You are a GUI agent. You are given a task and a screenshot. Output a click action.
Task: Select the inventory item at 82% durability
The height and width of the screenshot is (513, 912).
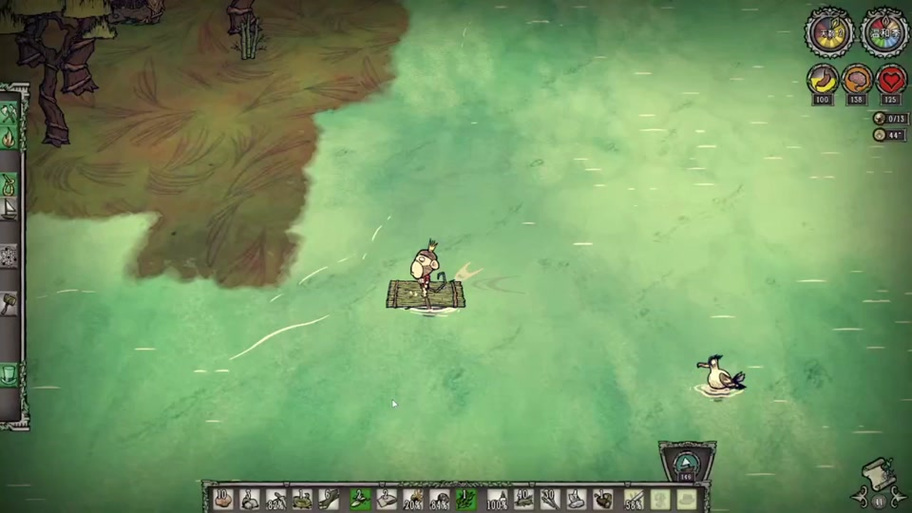[x=277, y=498]
